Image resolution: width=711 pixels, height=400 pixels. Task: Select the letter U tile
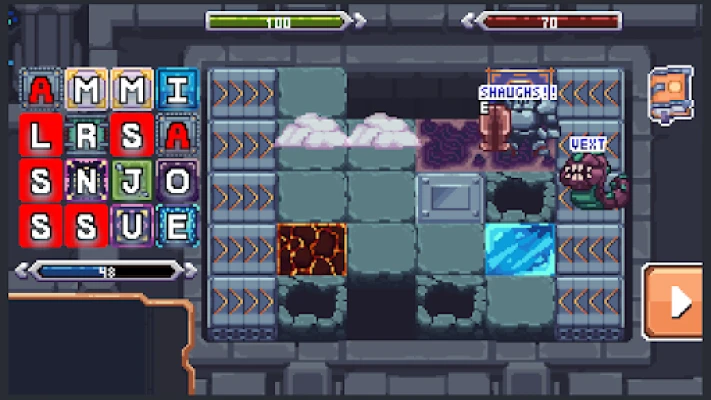click(x=132, y=226)
